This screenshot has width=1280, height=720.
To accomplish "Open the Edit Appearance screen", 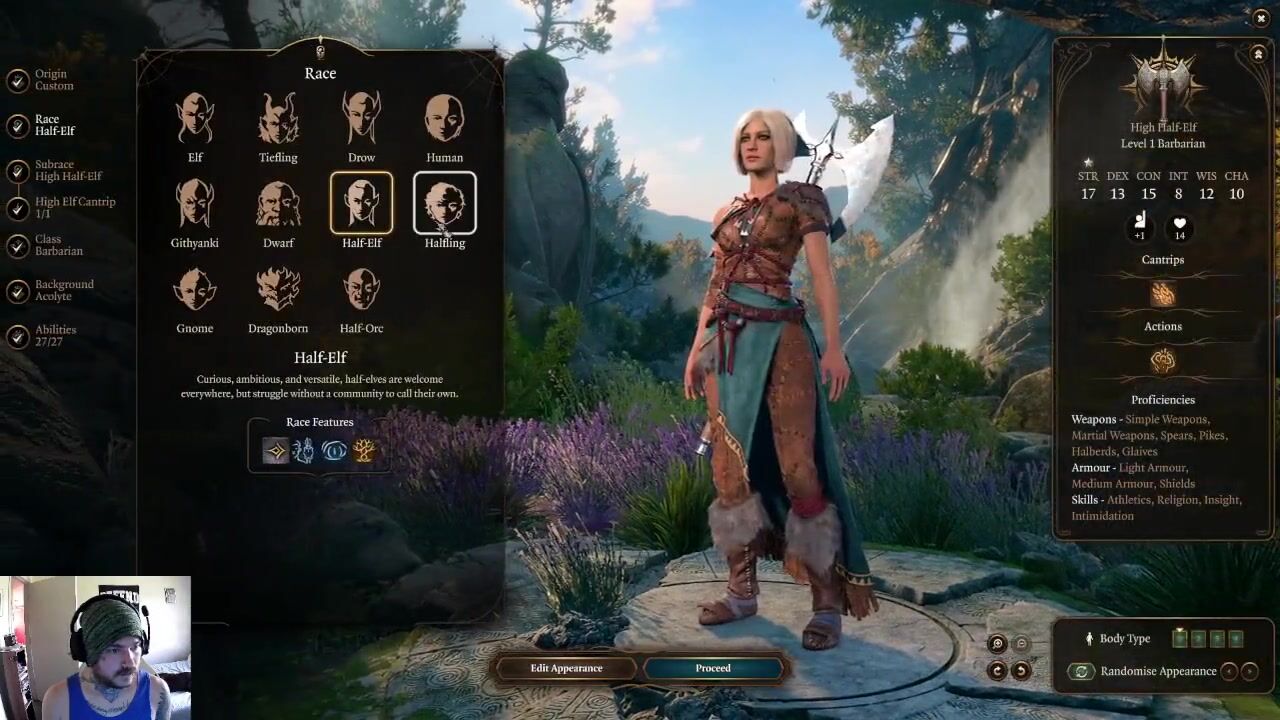I will tap(566, 668).
